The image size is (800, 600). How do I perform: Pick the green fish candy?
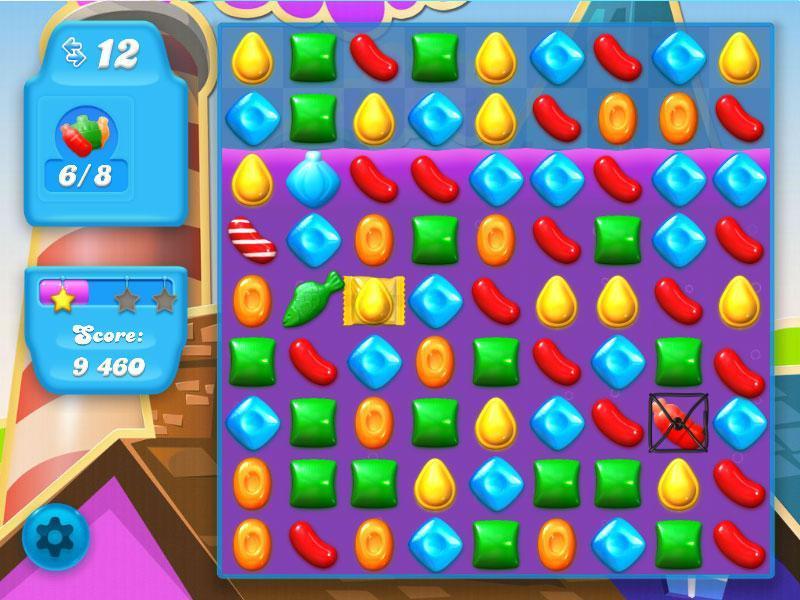(x=314, y=297)
